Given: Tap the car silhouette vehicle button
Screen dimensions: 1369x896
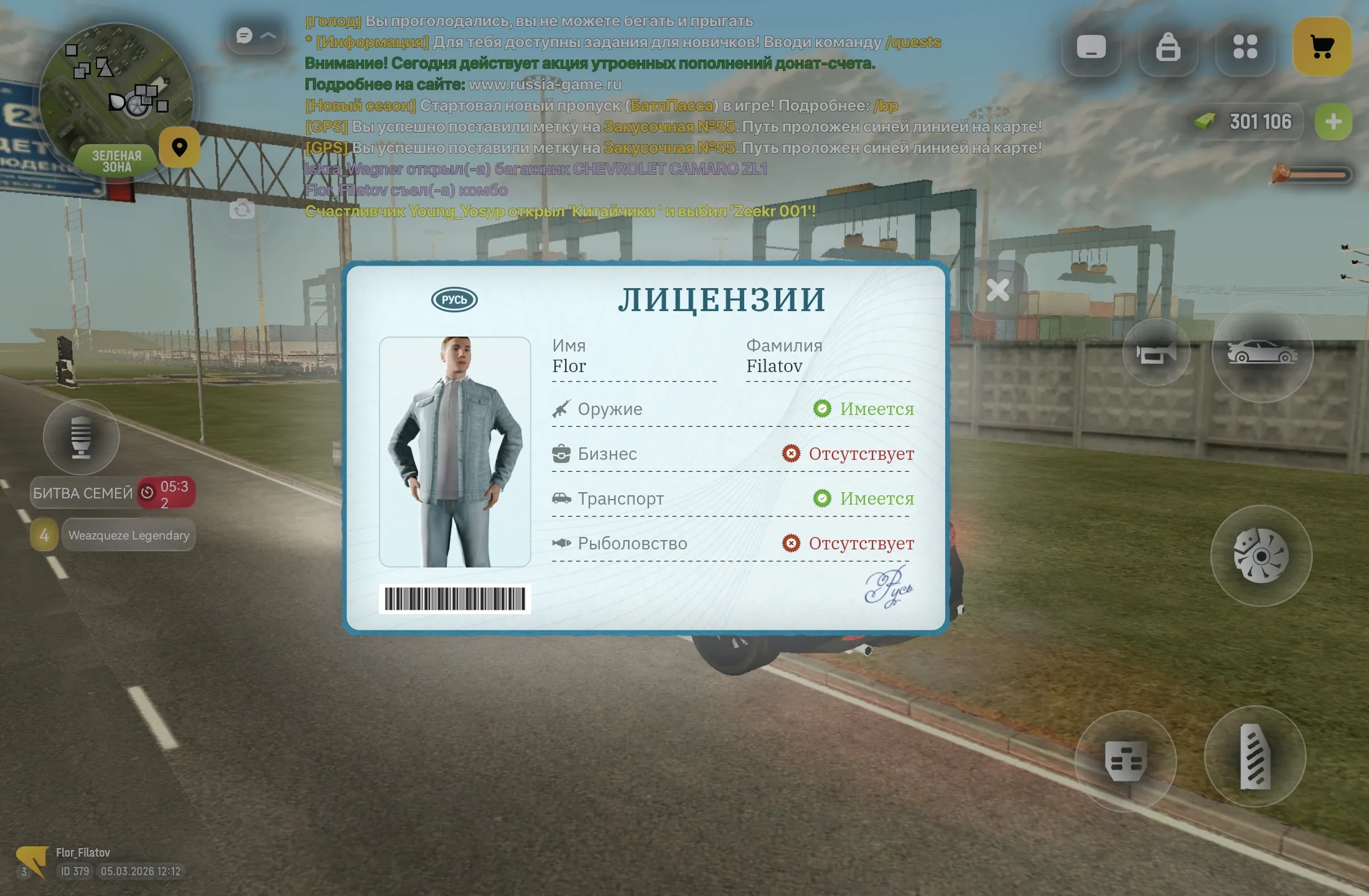Looking at the screenshot, I should (x=1262, y=353).
